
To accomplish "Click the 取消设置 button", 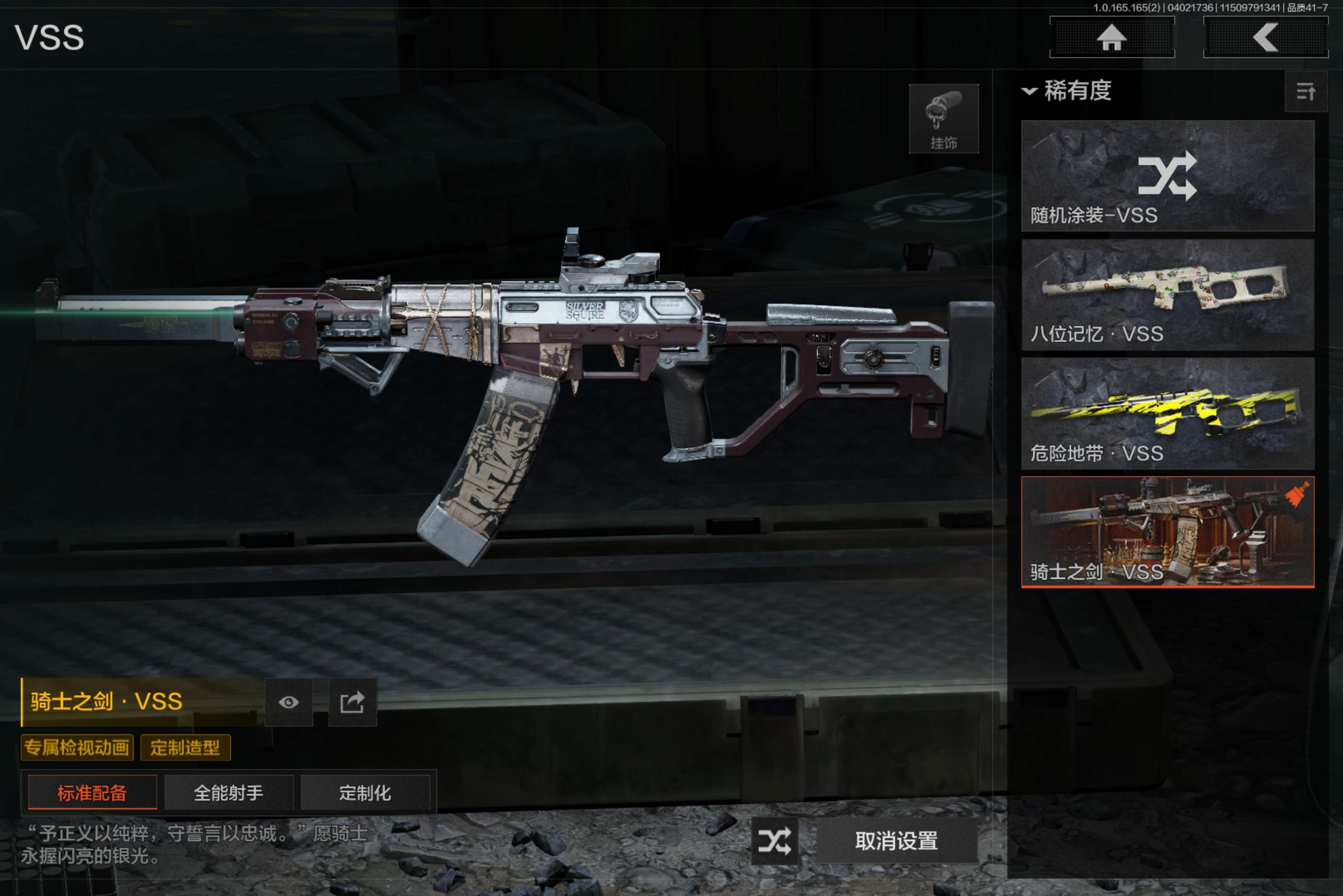I will [896, 841].
